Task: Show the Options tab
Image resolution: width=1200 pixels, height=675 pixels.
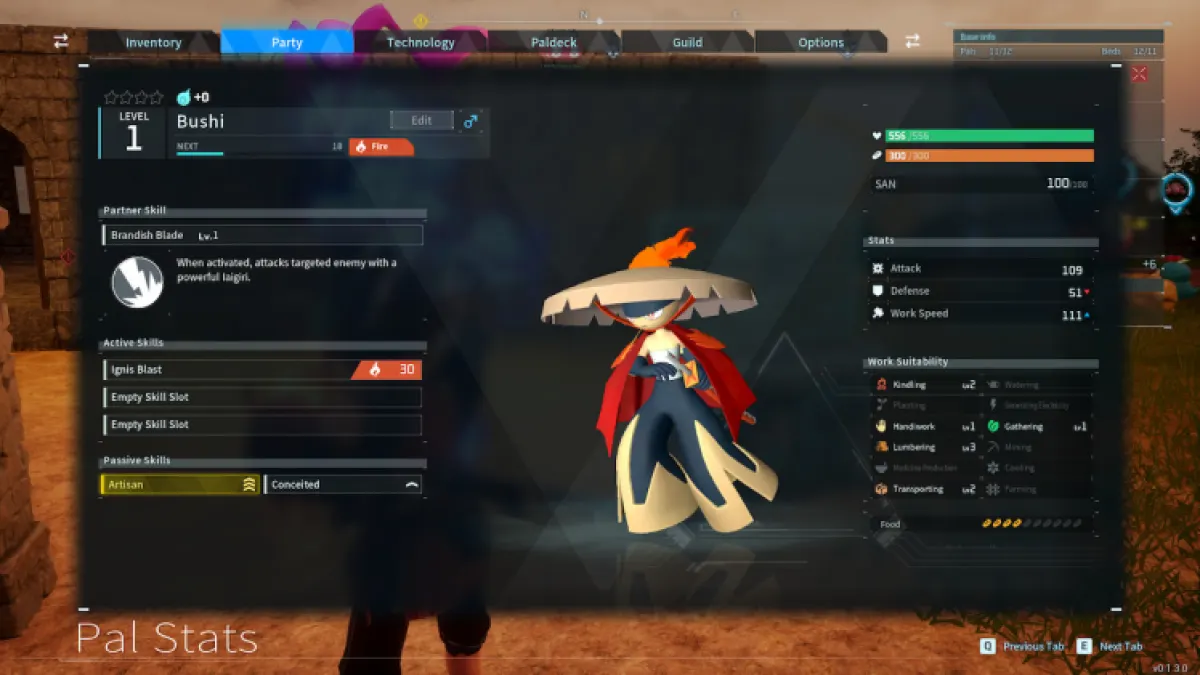Action: coord(821,42)
